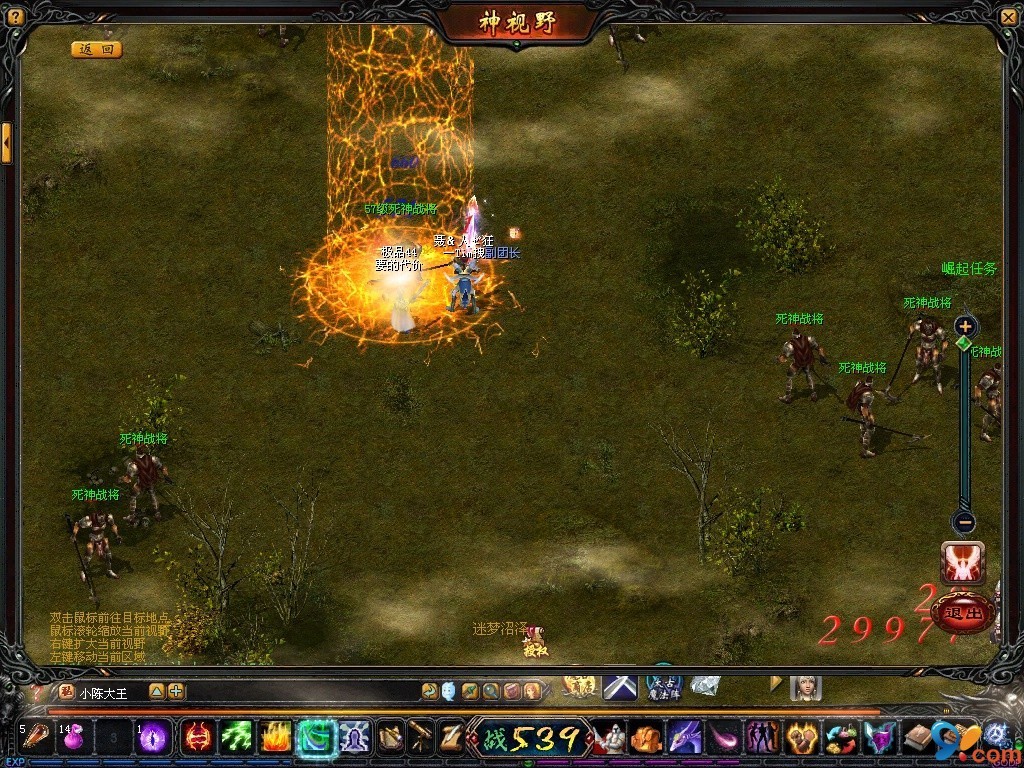
Task: Zoom in with the plus button
Action: pyautogui.click(x=964, y=326)
